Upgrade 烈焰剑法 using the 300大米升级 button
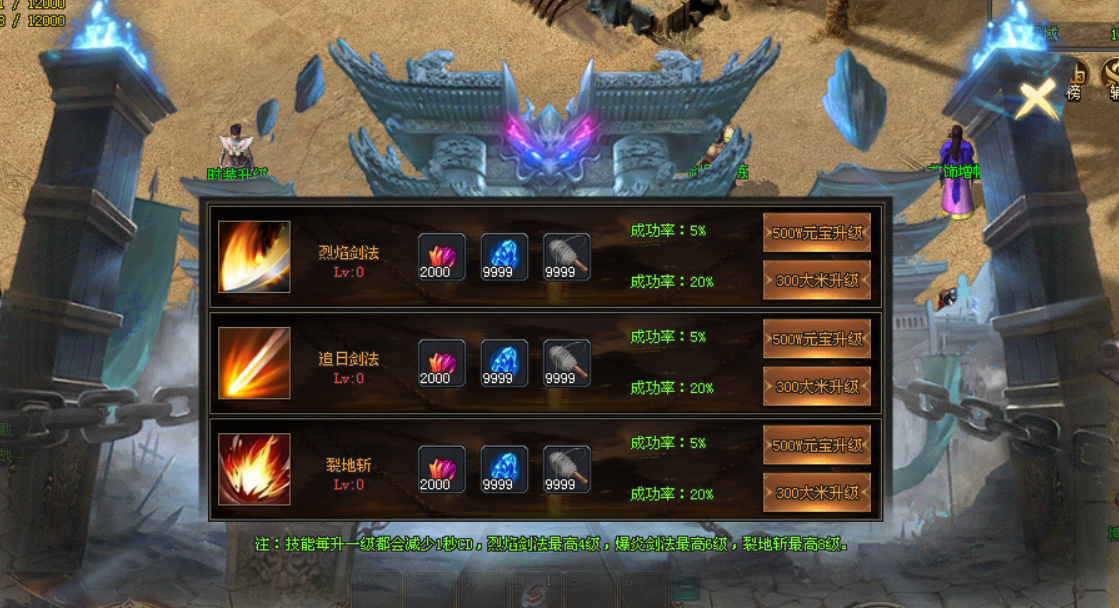The image size is (1119, 608). 816,281
